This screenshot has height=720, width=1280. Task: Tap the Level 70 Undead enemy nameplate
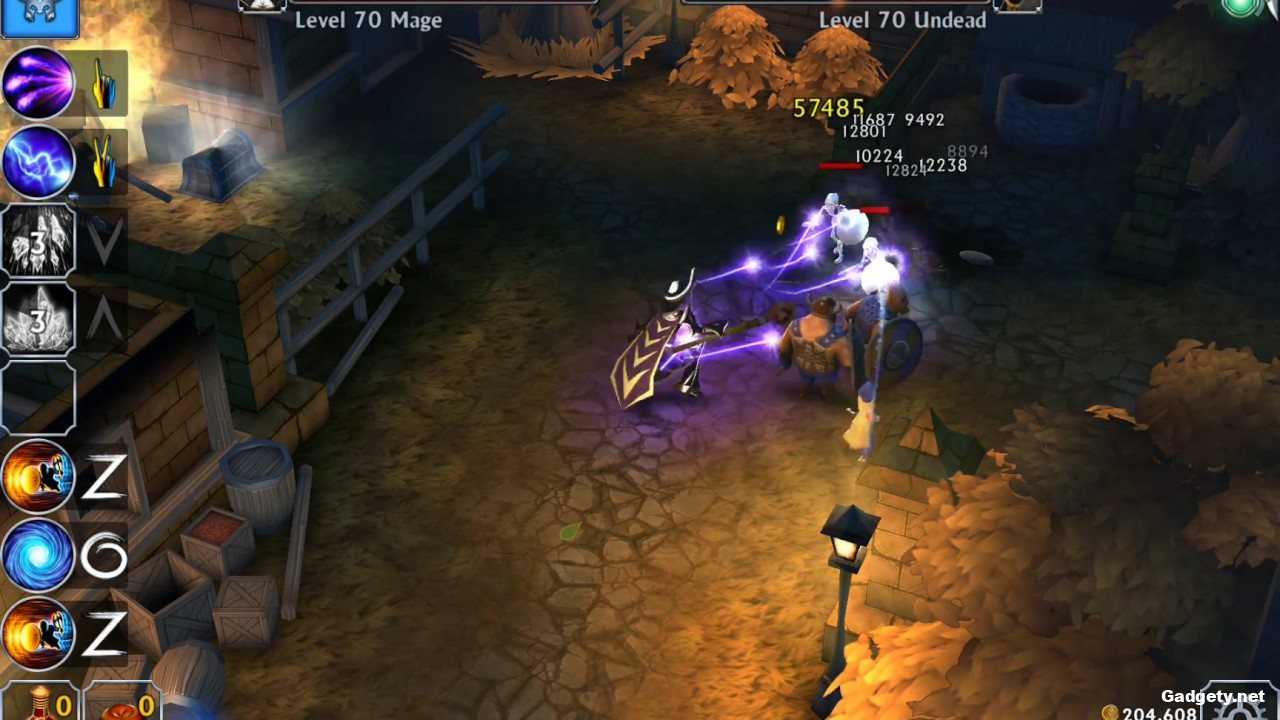(900, 20)
